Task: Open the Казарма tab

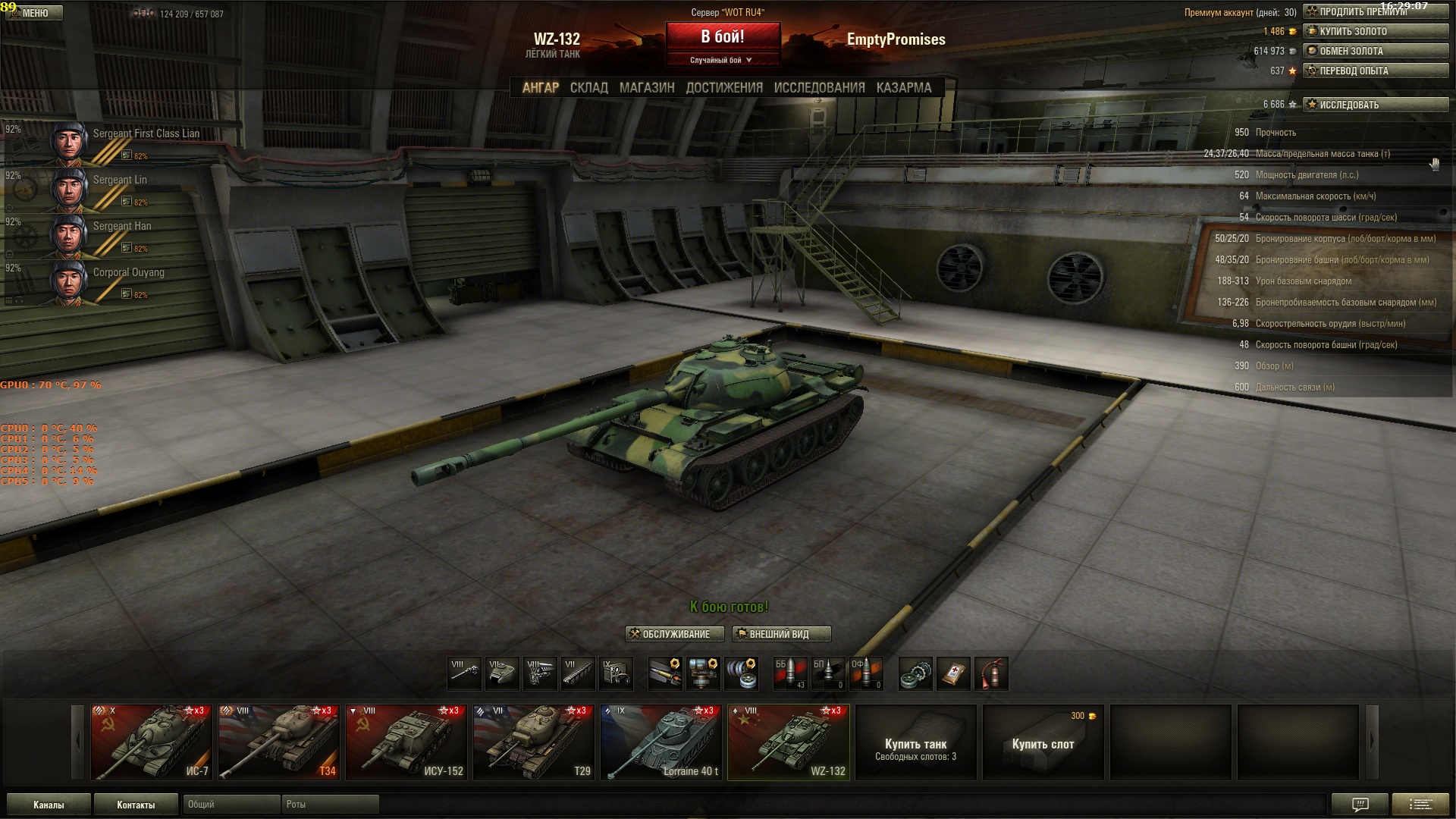Action: (x=903, y=88)
